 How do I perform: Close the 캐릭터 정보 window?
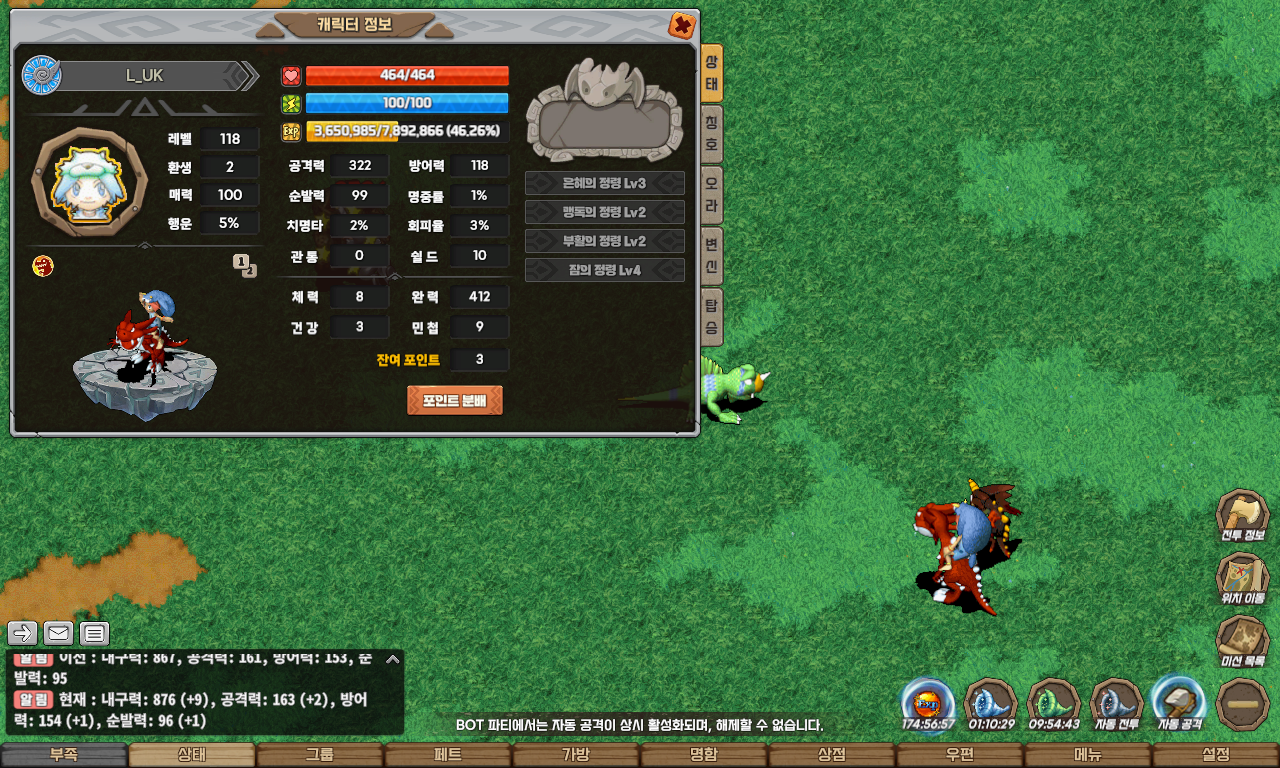682,25
